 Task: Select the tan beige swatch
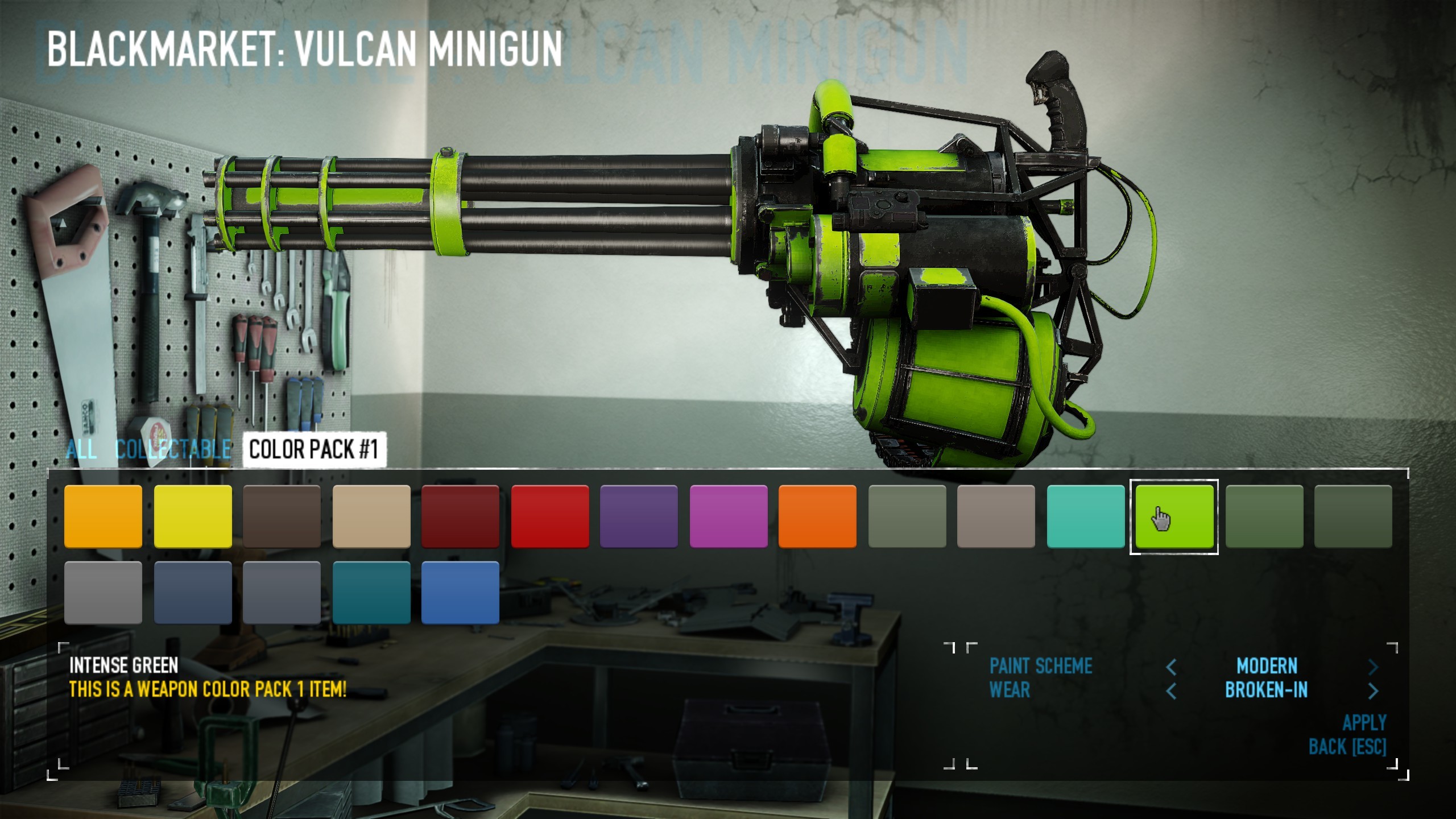(x=371, y=516)
